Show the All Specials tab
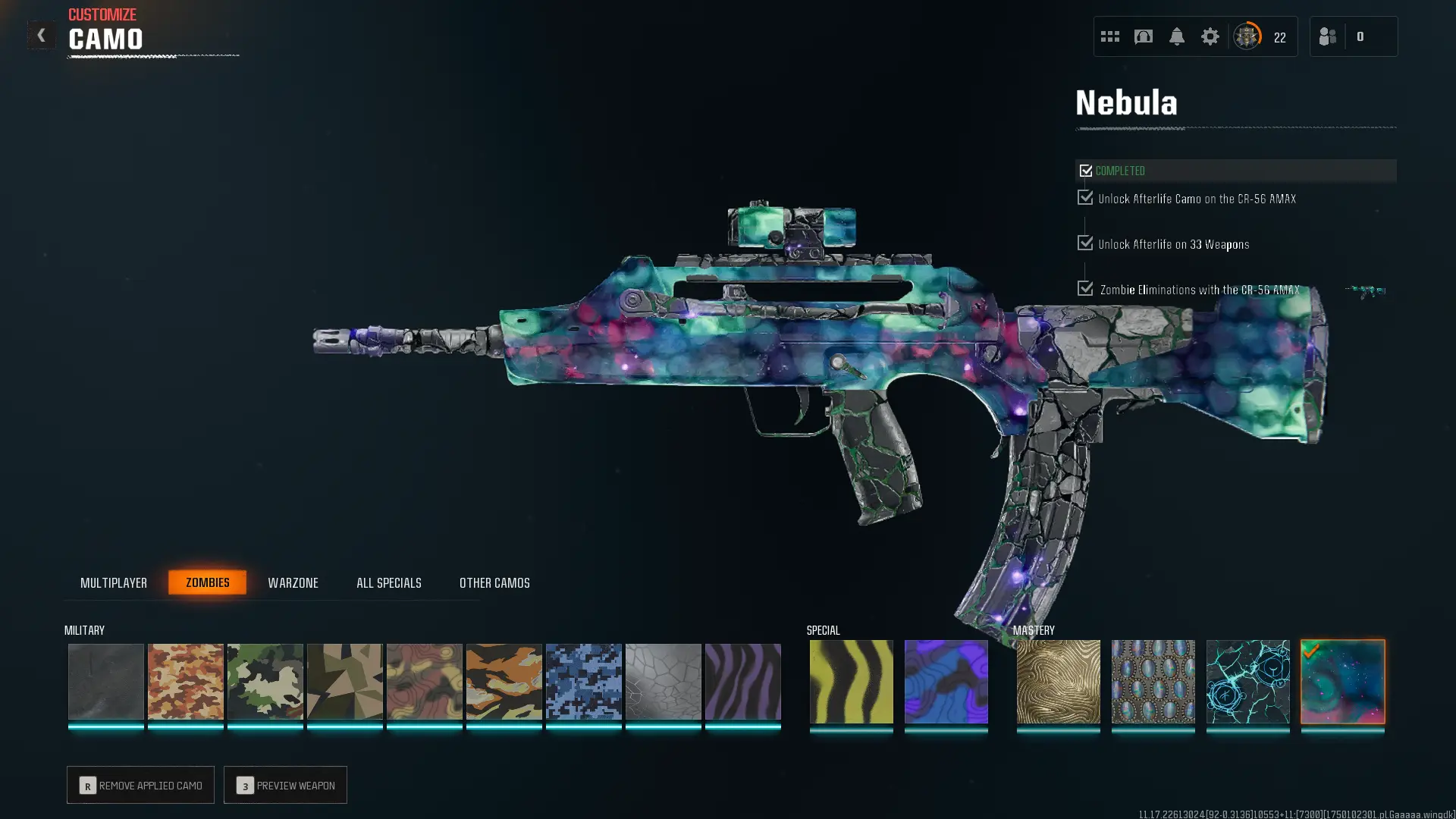1456x819 pixels. pyautogui.click(x=389, y=582)
